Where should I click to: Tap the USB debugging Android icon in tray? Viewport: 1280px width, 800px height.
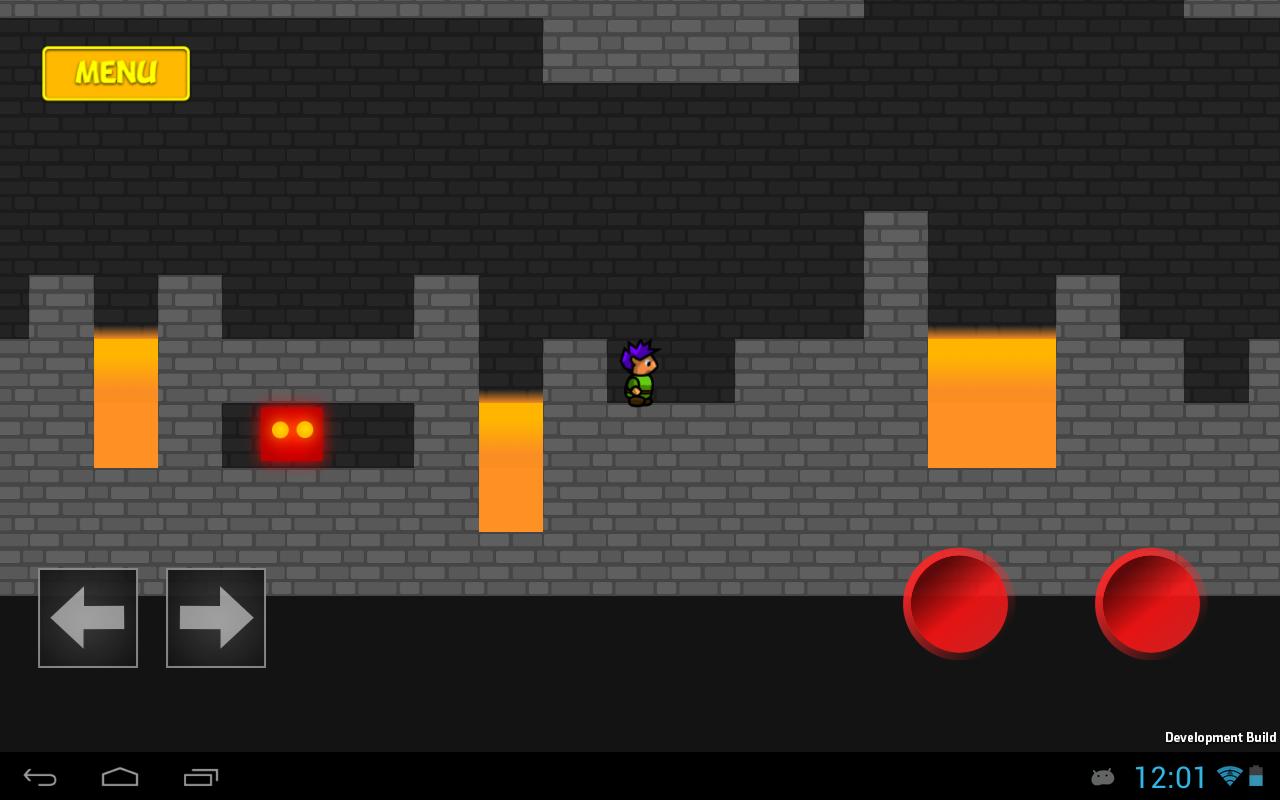click(1102, 778)
